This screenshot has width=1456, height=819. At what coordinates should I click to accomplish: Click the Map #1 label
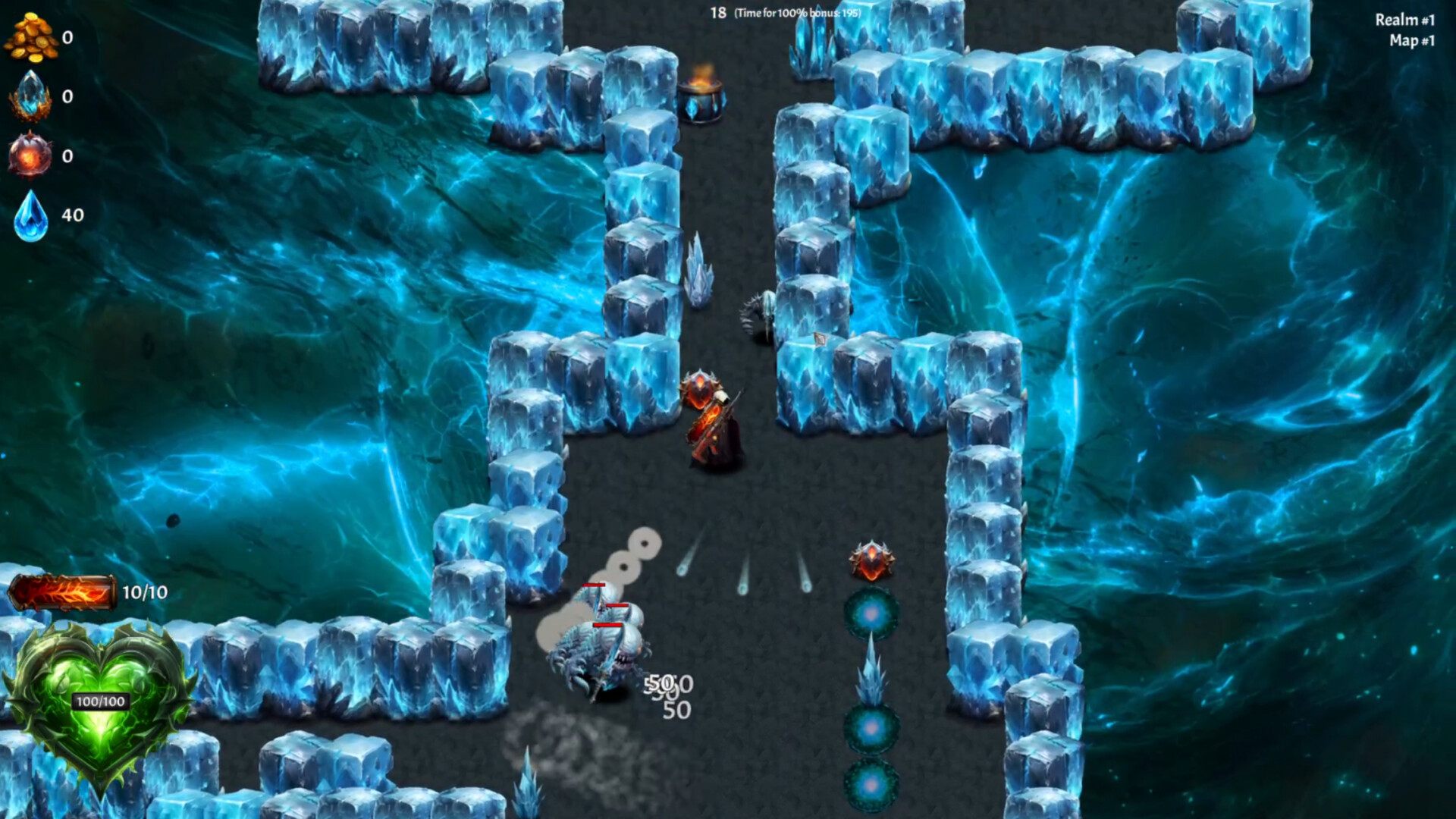click(x=1412, y=43)
